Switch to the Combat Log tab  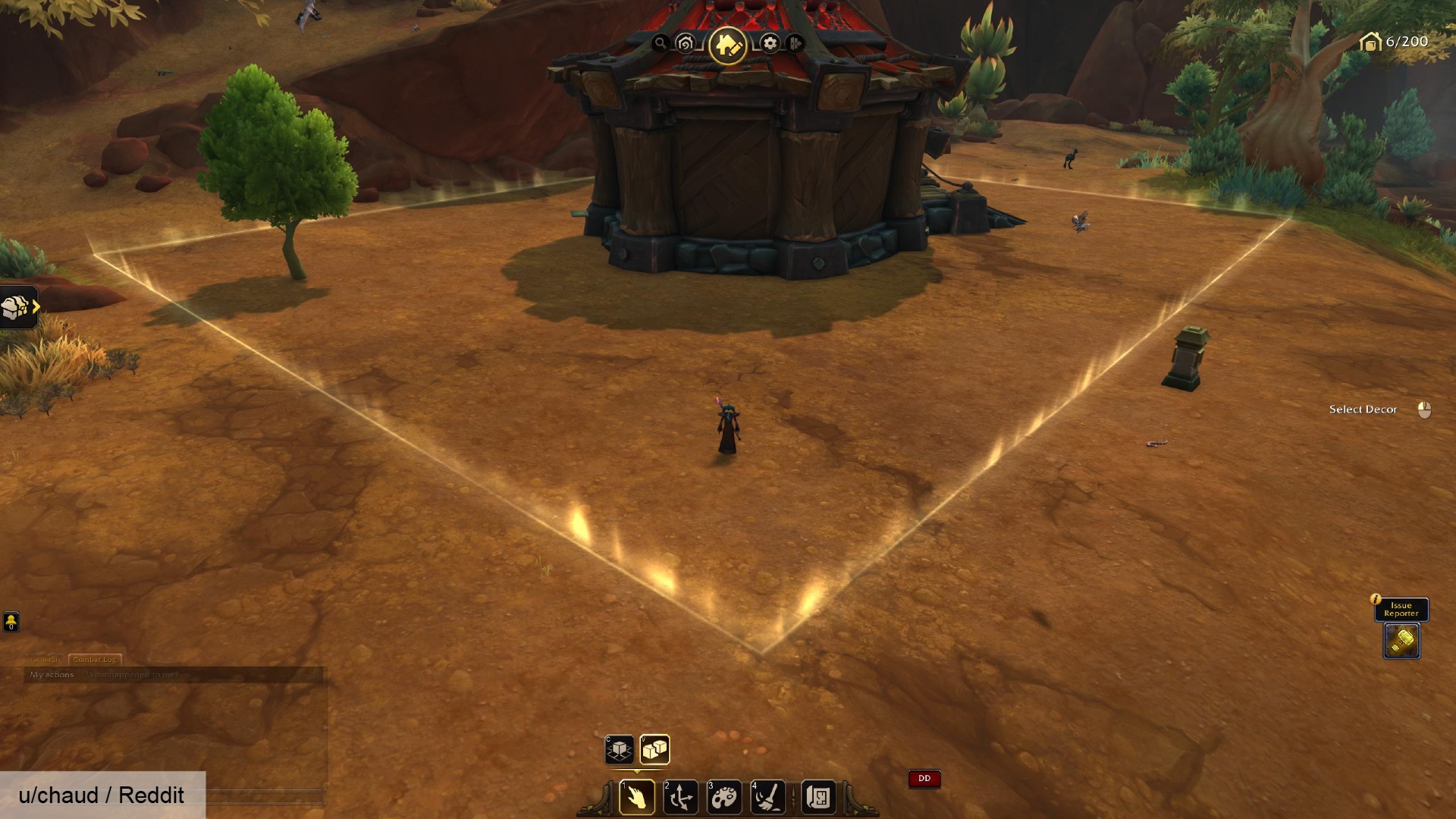click(x=95, y=659)
